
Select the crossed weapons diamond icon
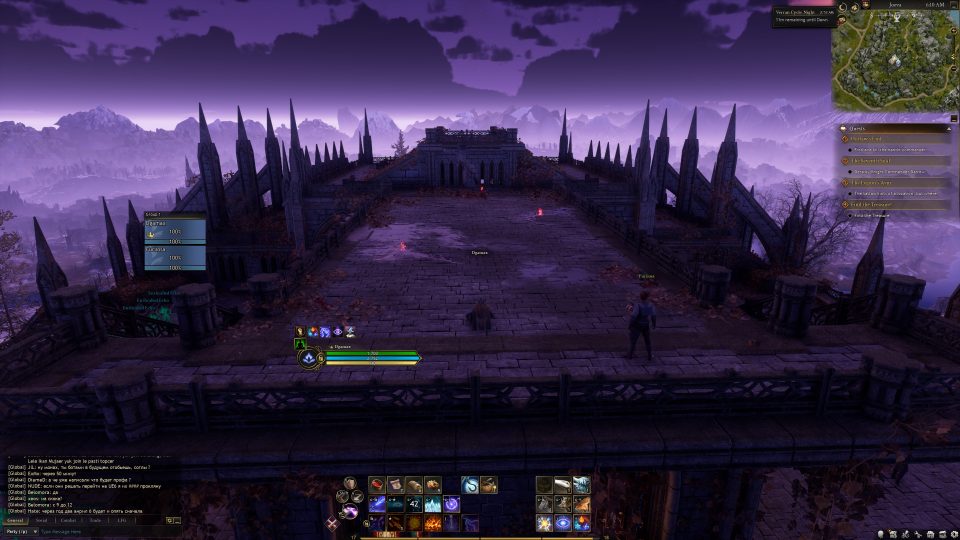pyautogui.click(x=332, y=523)
